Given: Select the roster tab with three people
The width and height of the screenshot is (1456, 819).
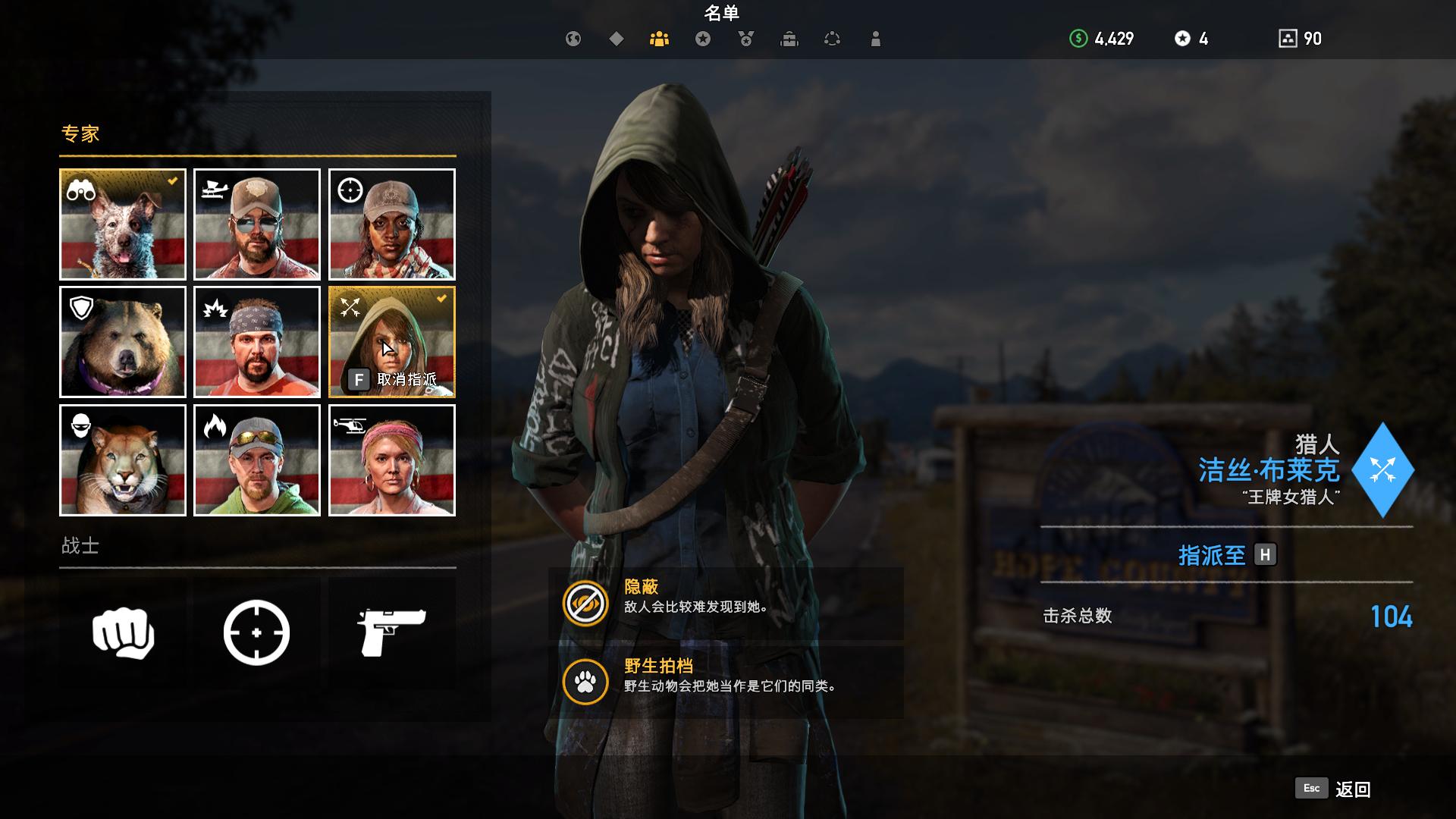Looking at the screenshot, I should (x=659, y=39).
